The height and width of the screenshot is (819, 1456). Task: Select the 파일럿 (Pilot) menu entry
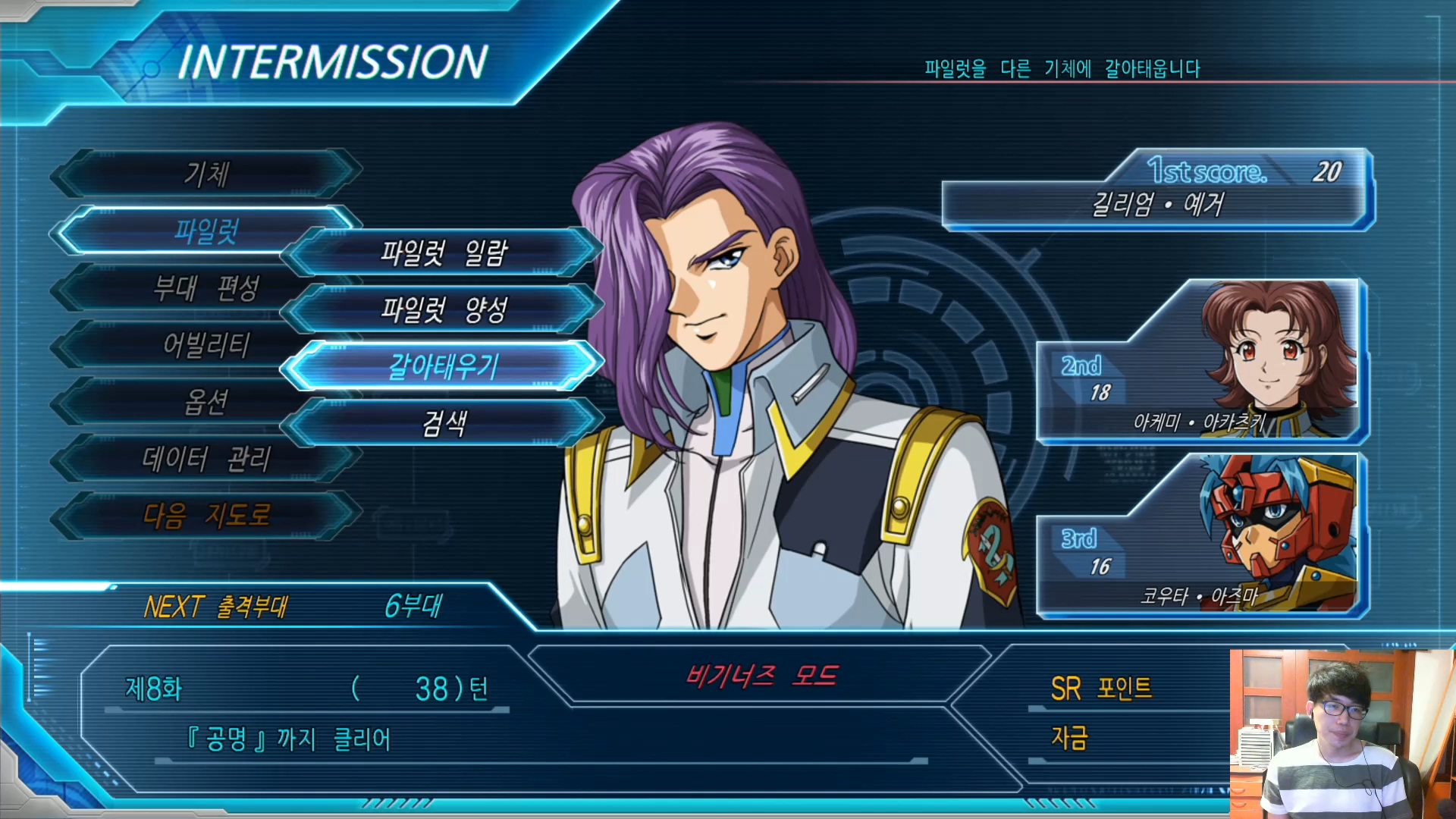206,230
